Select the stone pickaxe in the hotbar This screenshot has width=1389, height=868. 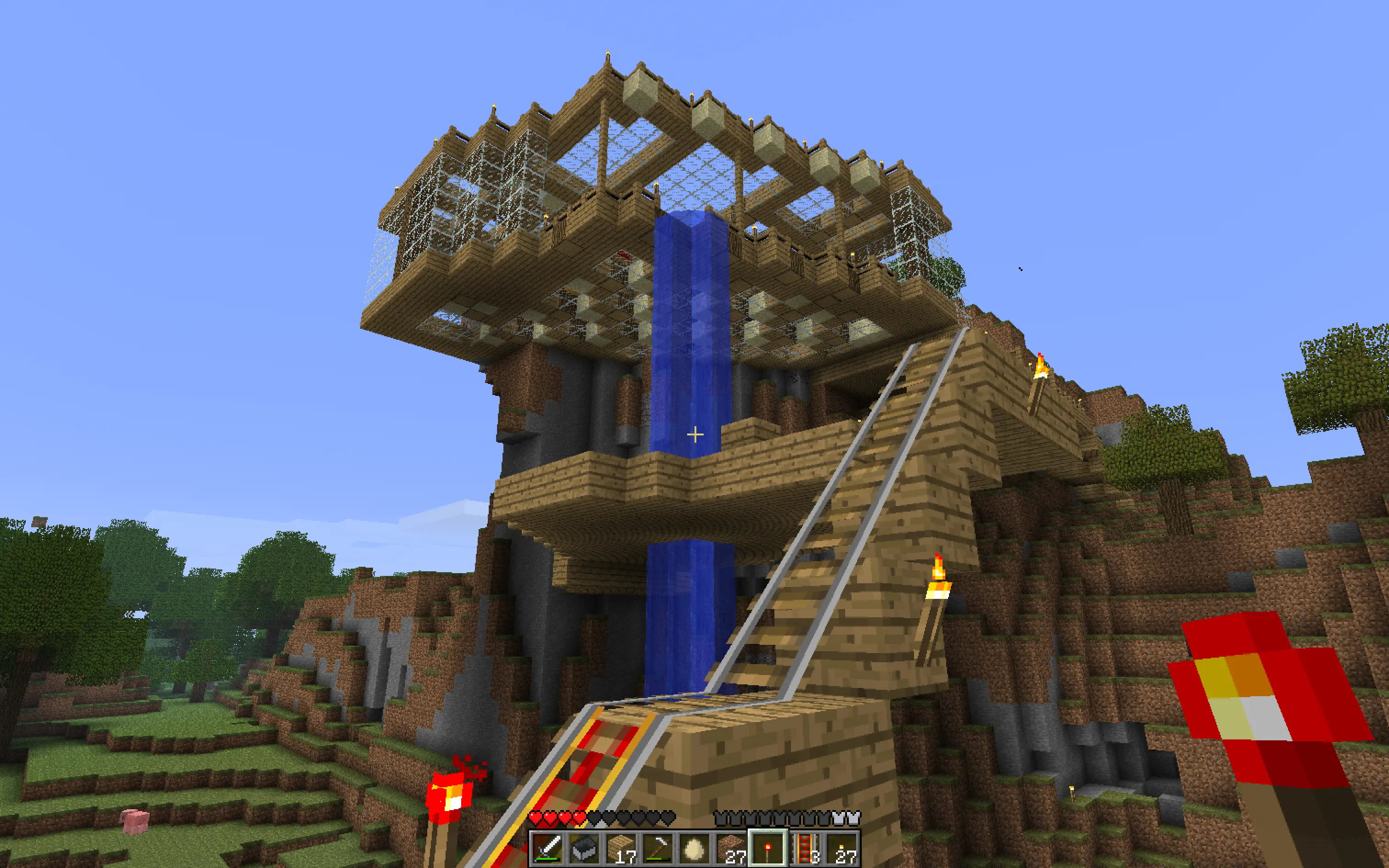658,848
